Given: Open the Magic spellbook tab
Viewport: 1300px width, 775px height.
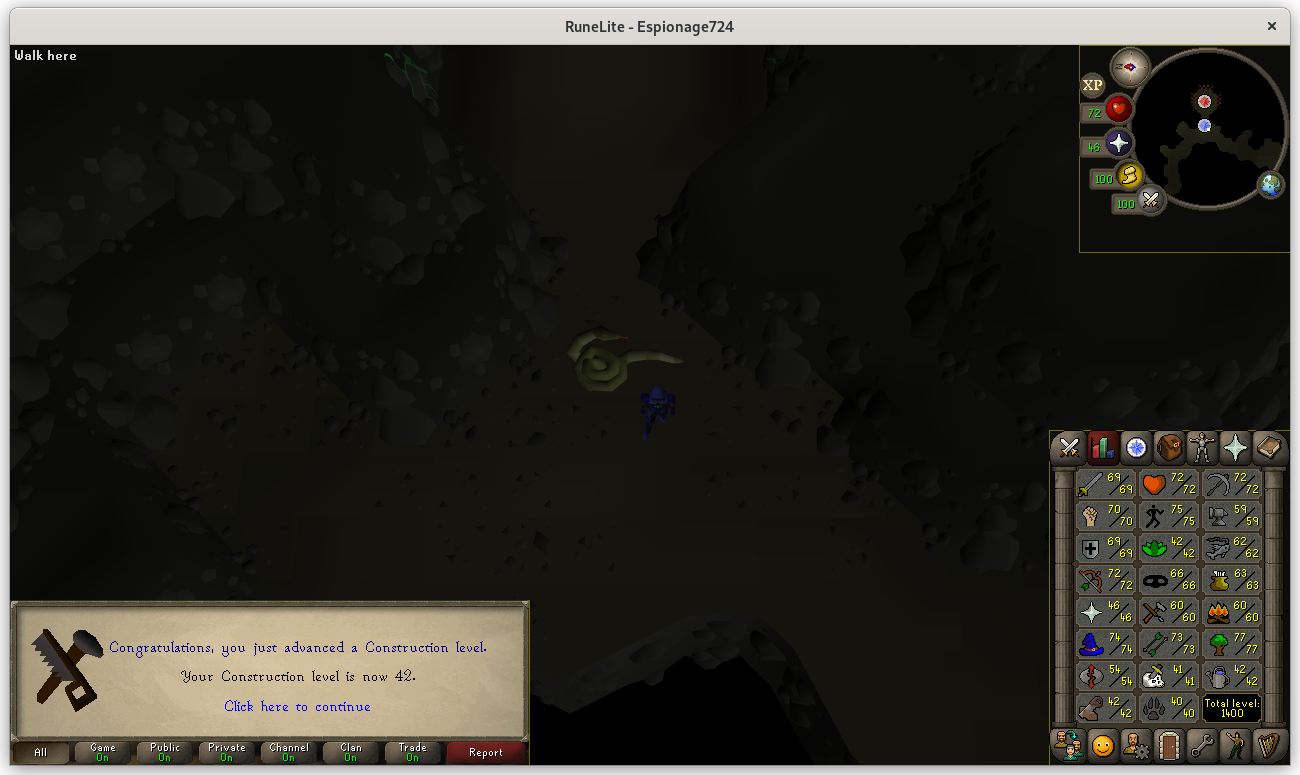Looking at the screenshot, I should [x=1269, y=447].
